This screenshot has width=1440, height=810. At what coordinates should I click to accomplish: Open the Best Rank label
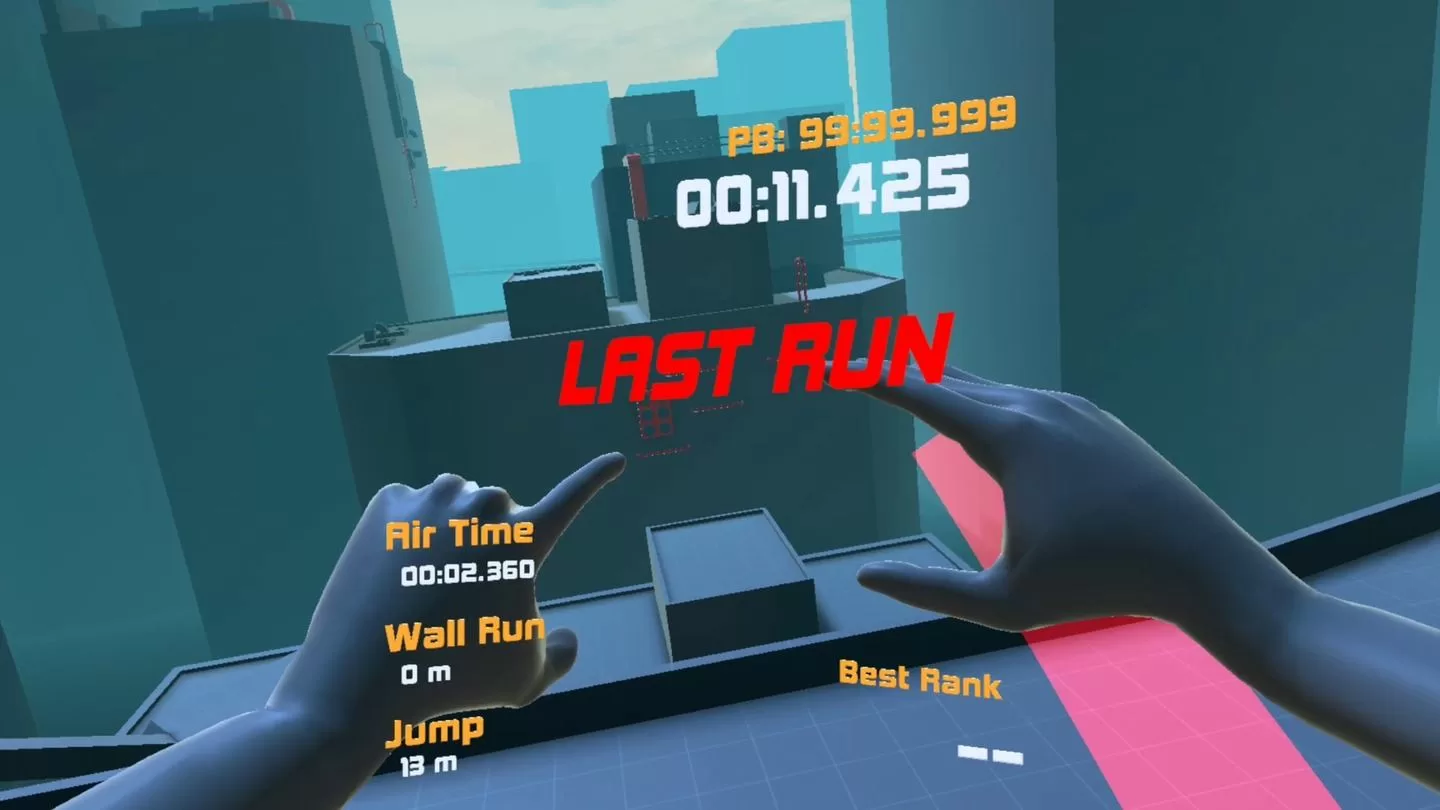(918, 681)
